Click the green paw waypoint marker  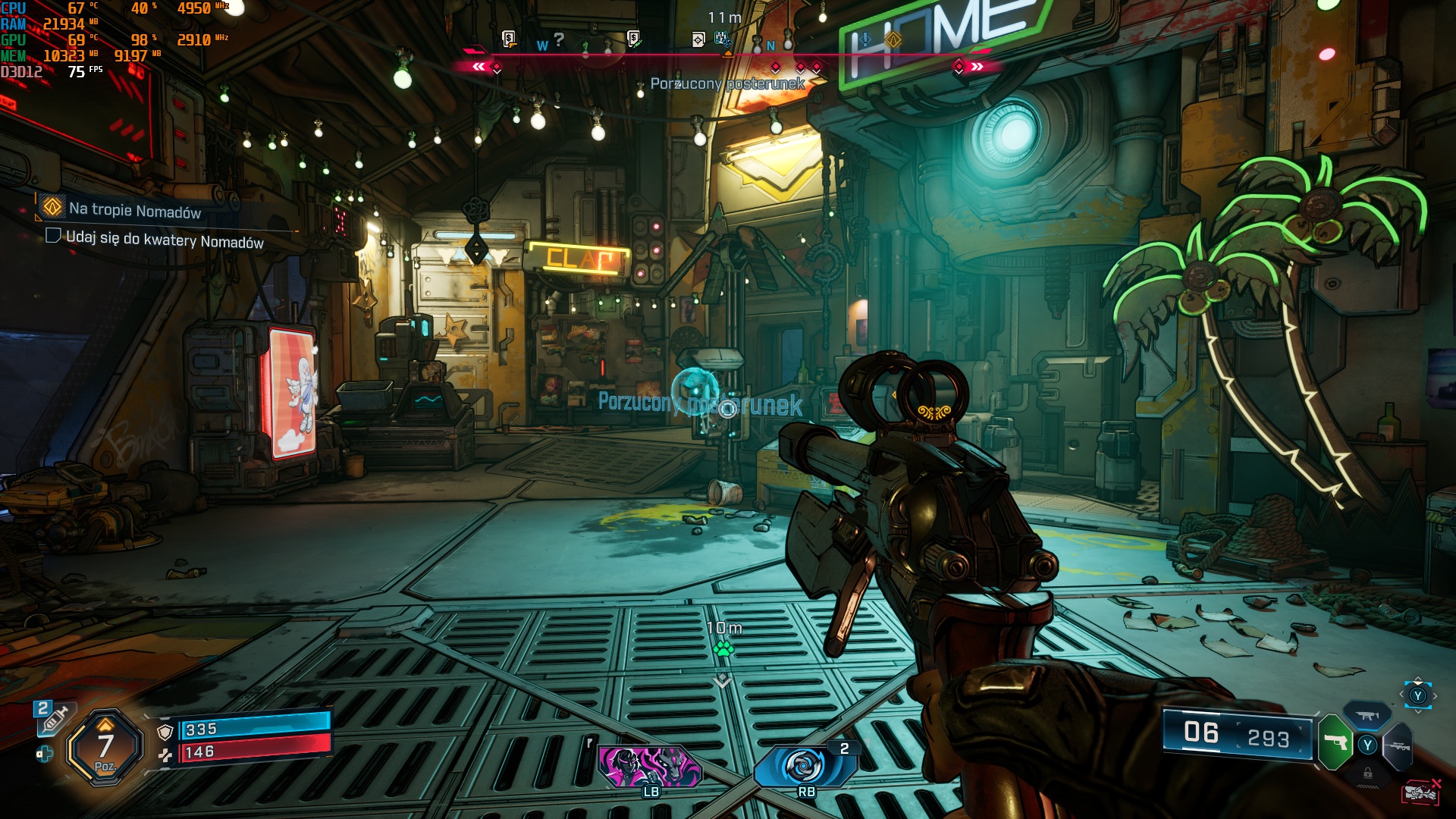click(723, 648)
